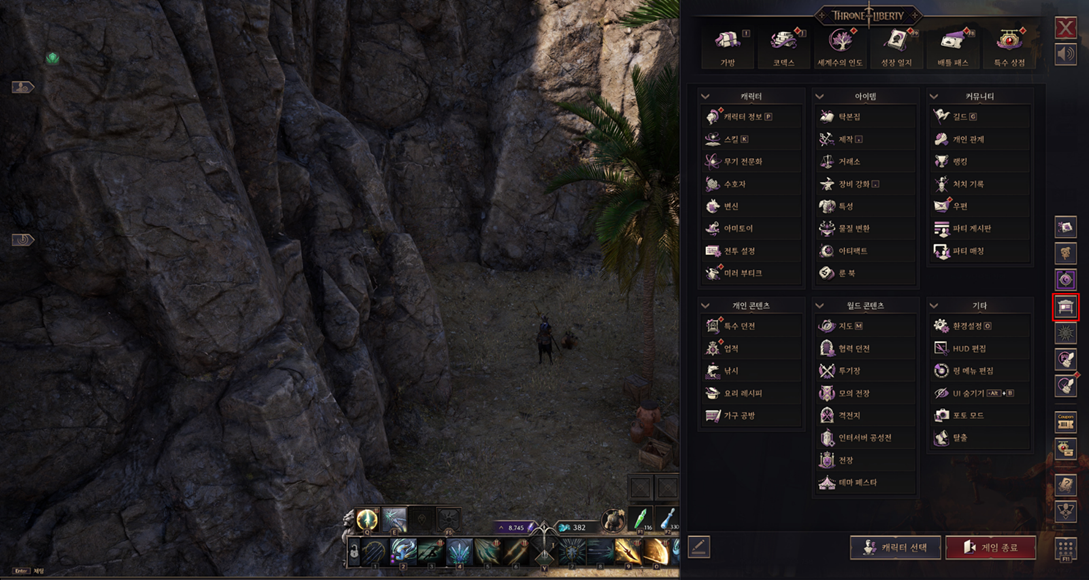Open the 특수 상점 special shop
The image size is (1089, 580).
[x=1010, y=45]
